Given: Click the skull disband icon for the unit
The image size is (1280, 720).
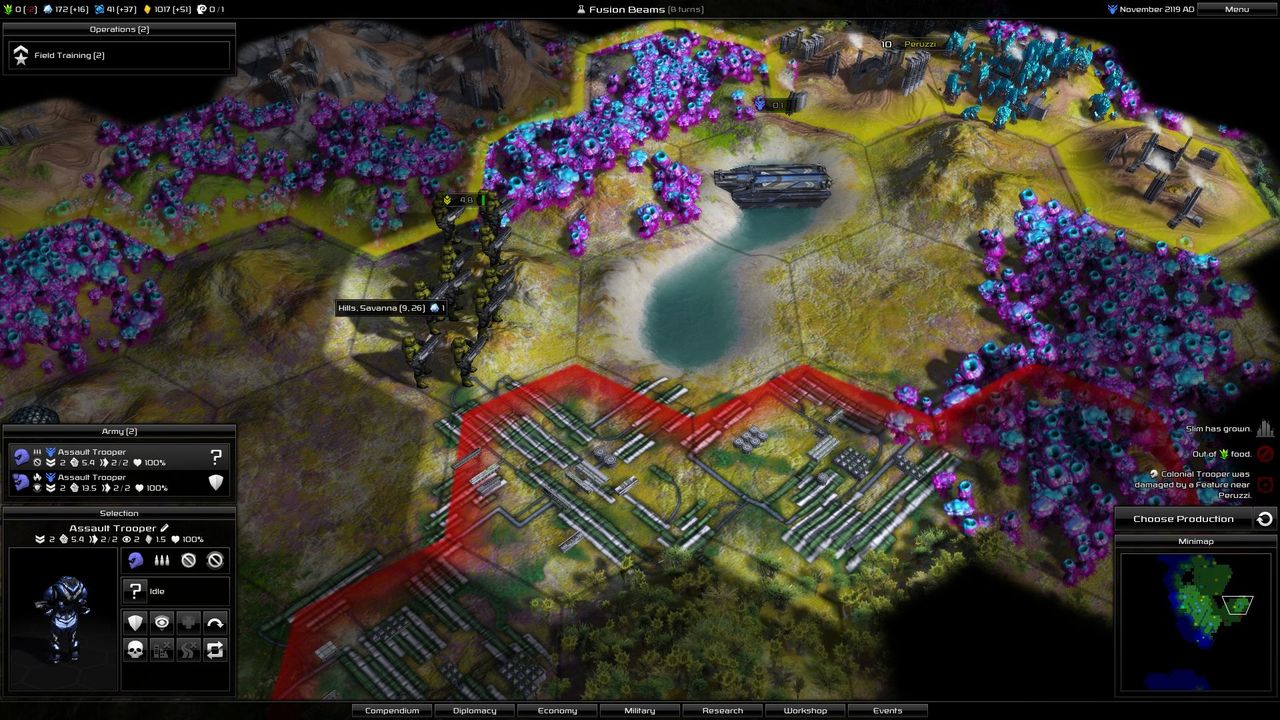Looking at the screenshot, I should (x=137, y=650).
